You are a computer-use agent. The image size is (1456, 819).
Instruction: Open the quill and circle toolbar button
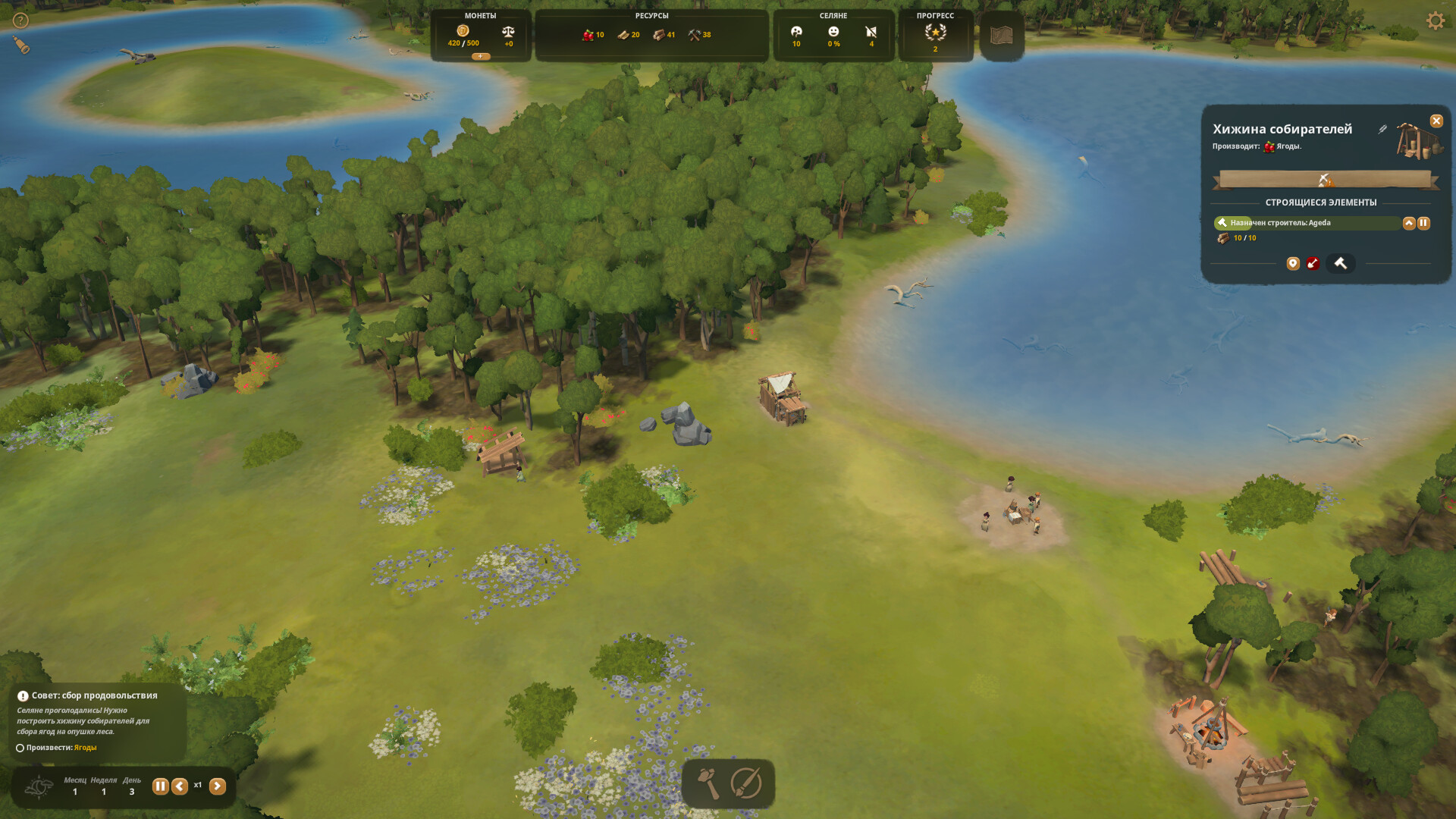tap(746, 783)
